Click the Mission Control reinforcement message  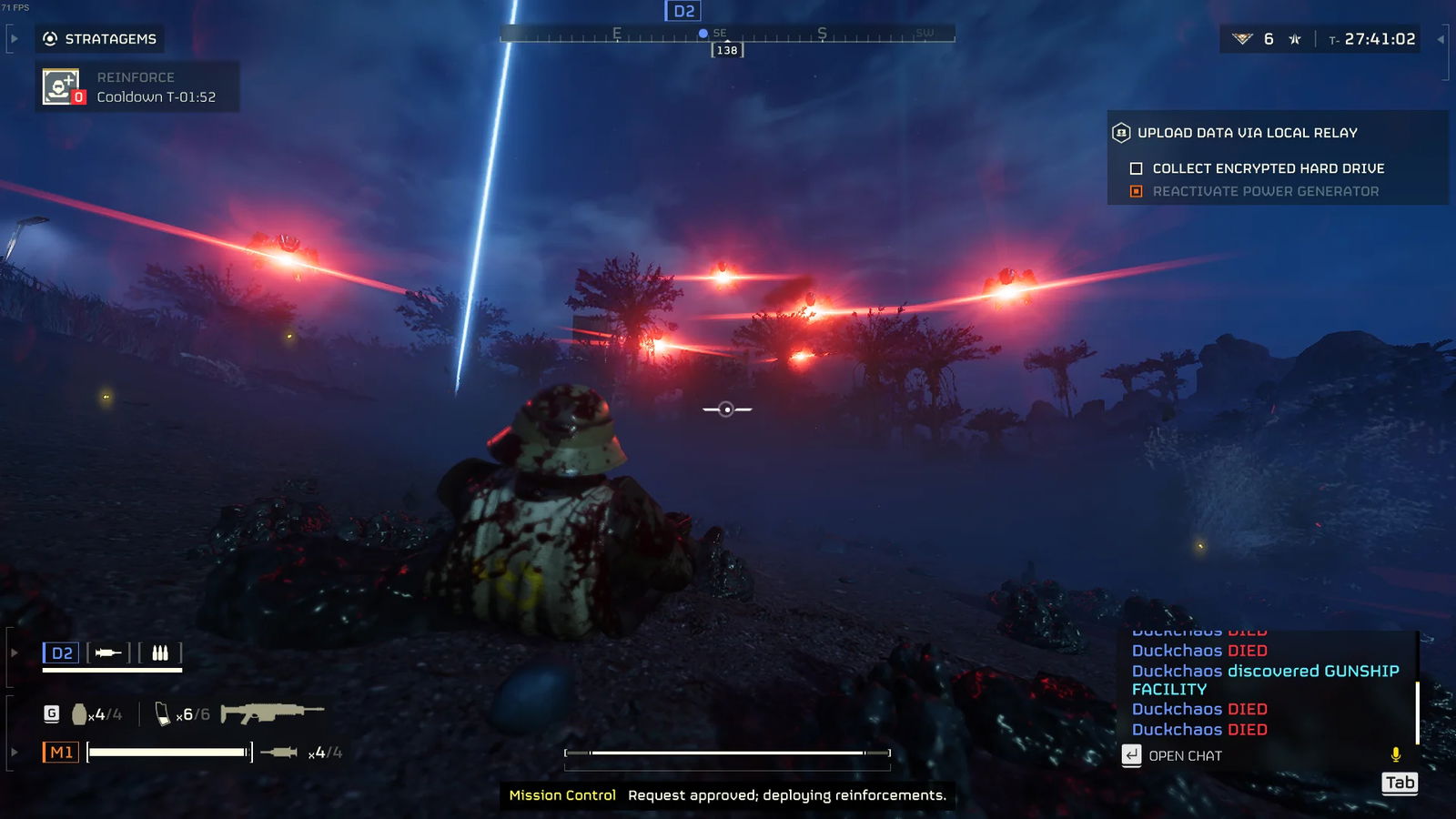(x=728, y=794)
